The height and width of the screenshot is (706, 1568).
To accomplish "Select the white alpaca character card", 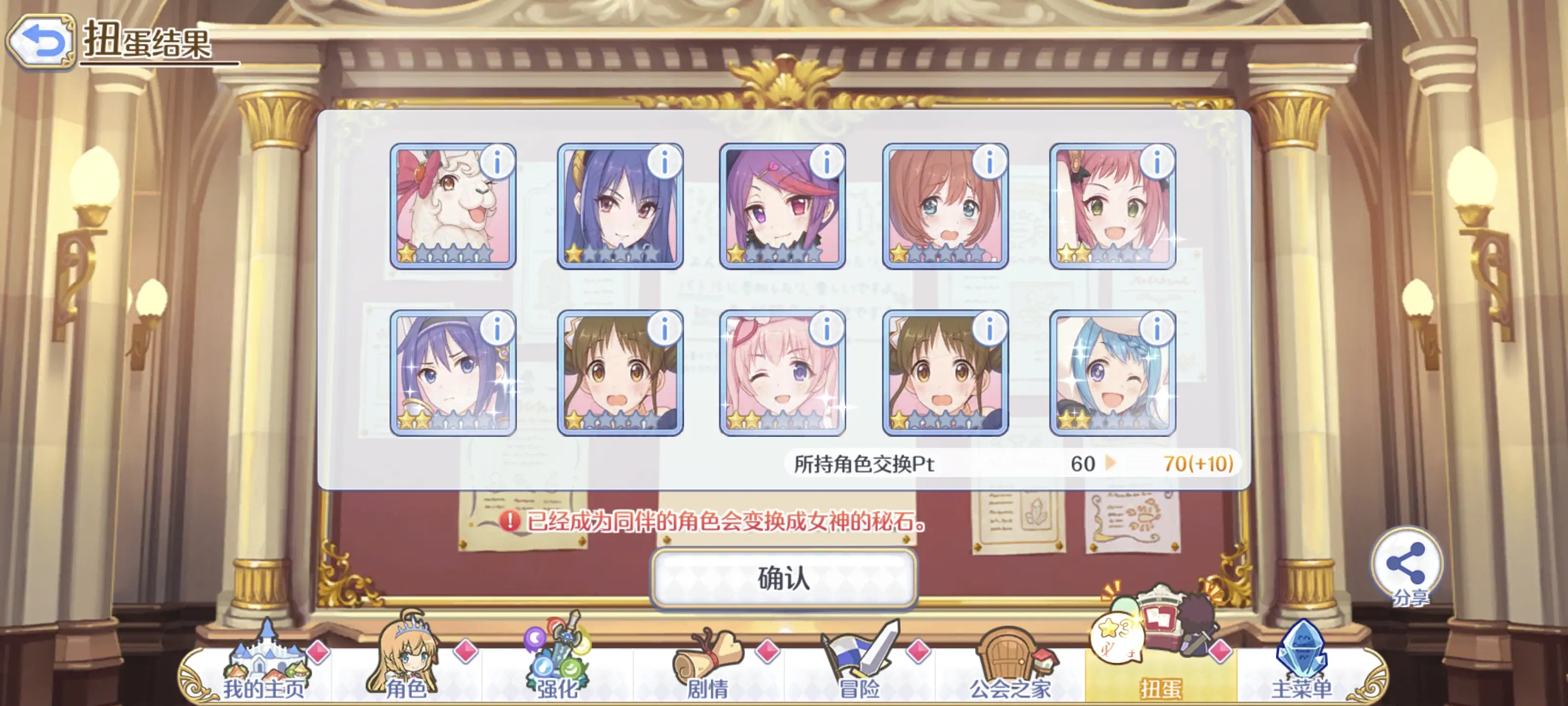I will coord(452,206).
